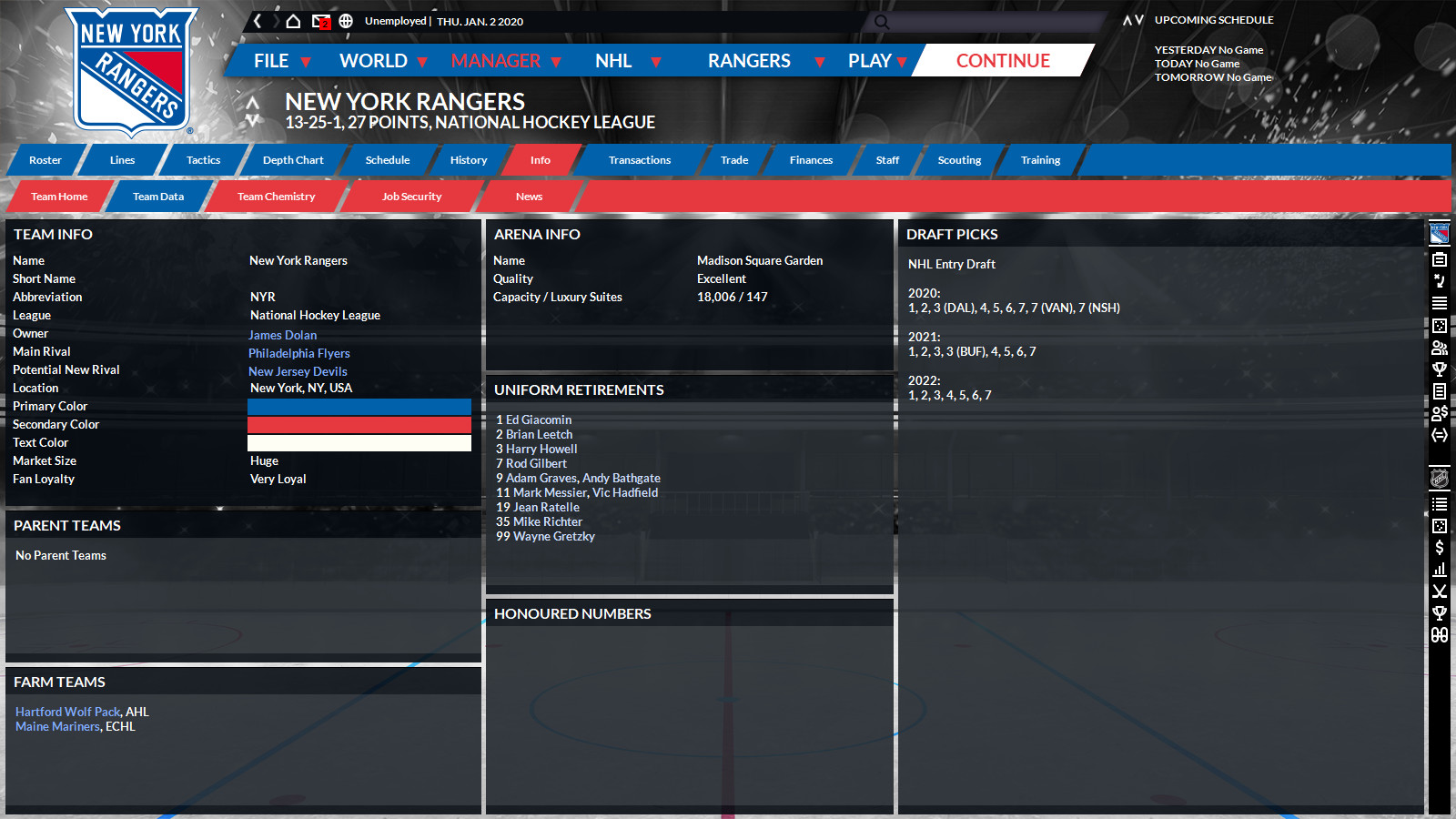Go back using the left arrow navigation icon
Viewport: 1456px width, 819px height.
pos(257,21)
